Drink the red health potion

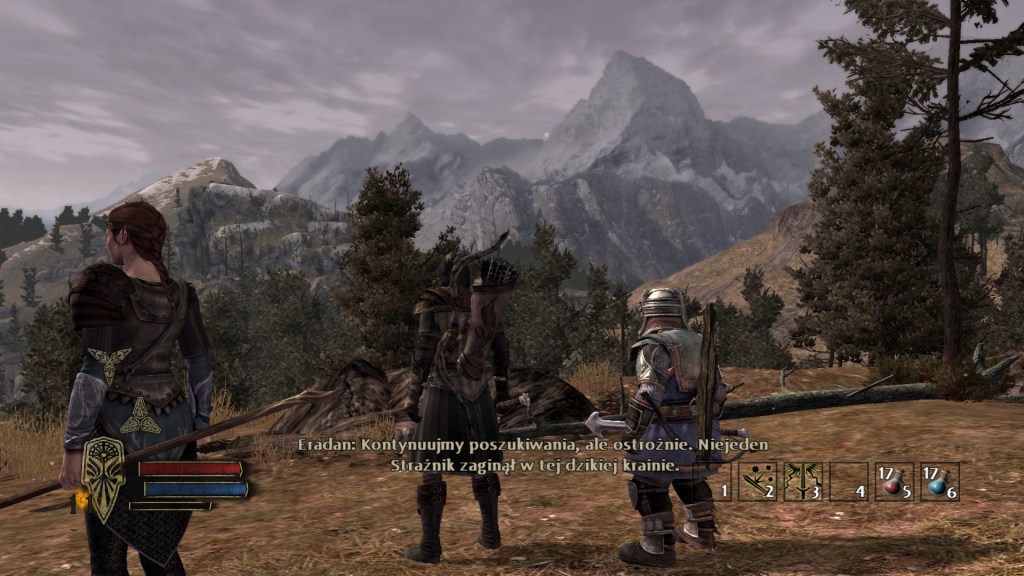coord(893,481)
